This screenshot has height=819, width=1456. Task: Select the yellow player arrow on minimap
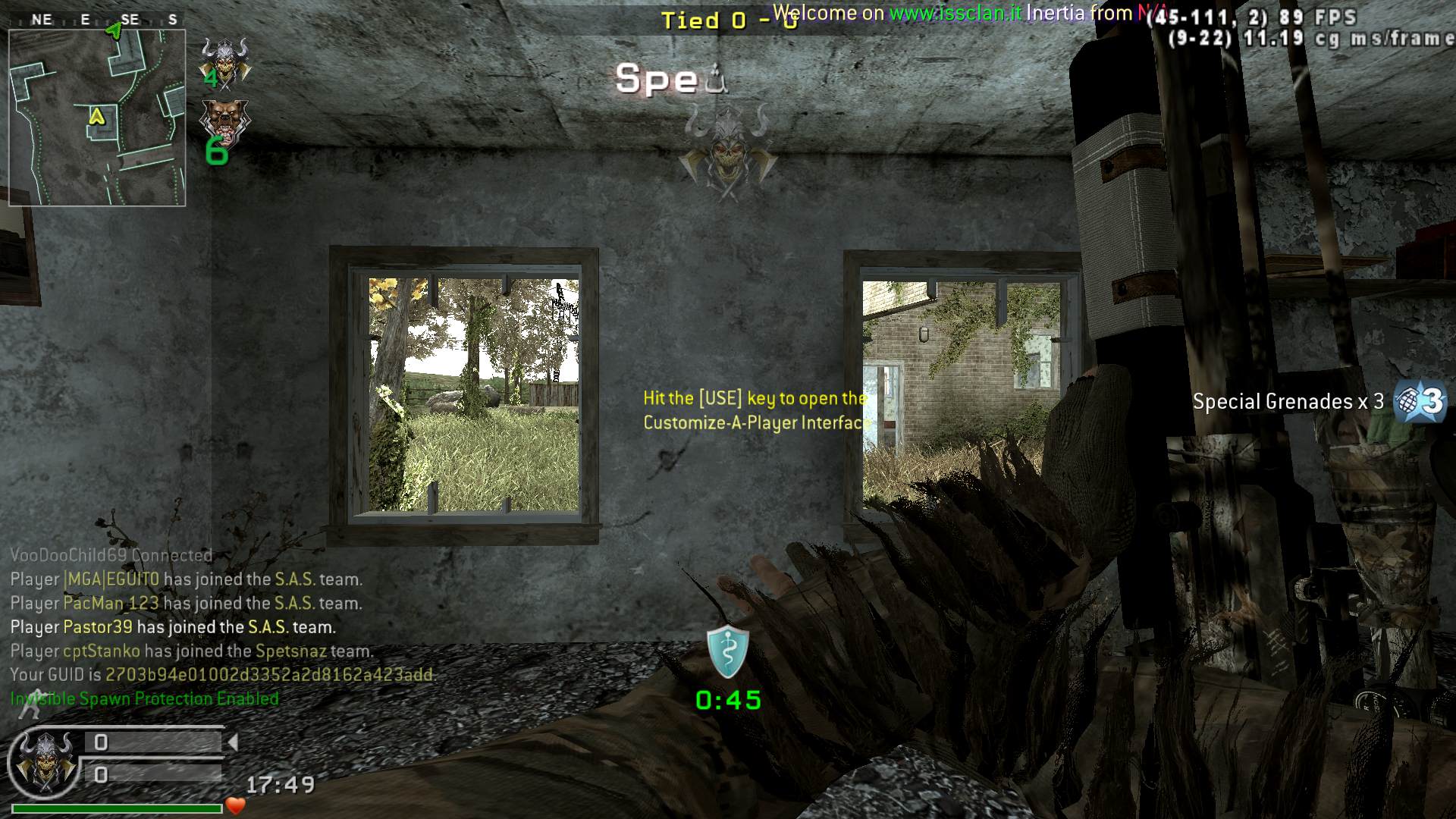pos(96,116)
